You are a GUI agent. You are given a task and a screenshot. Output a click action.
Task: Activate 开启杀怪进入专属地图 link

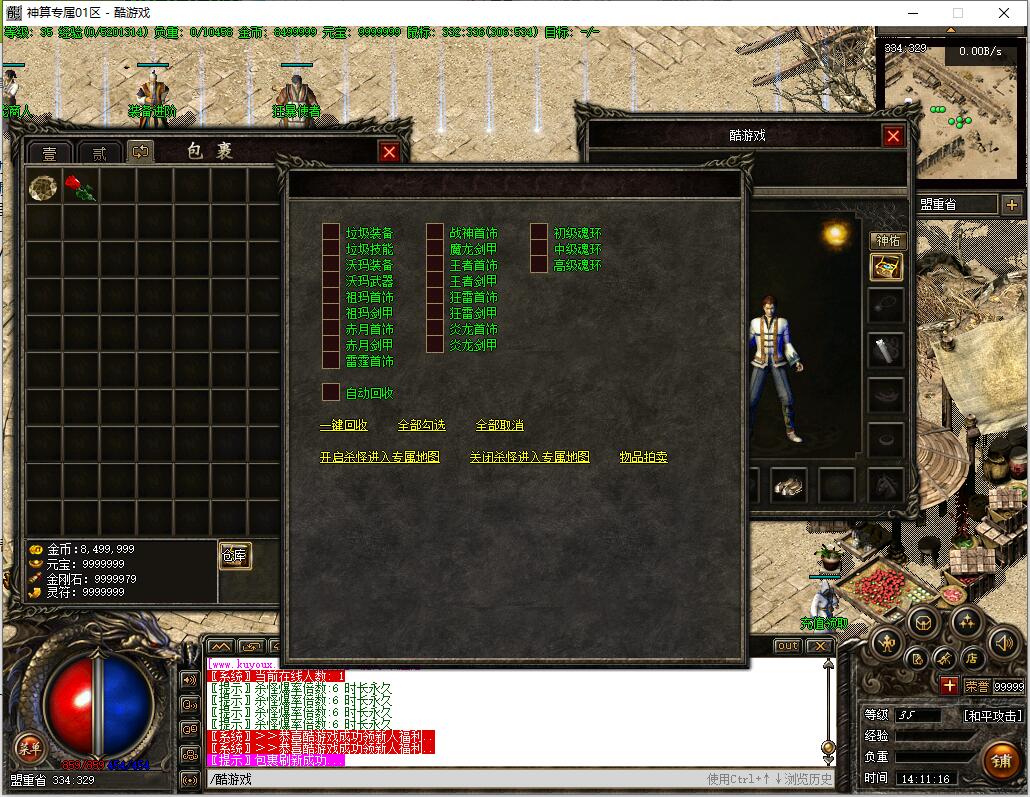click(x=380, y=457)
